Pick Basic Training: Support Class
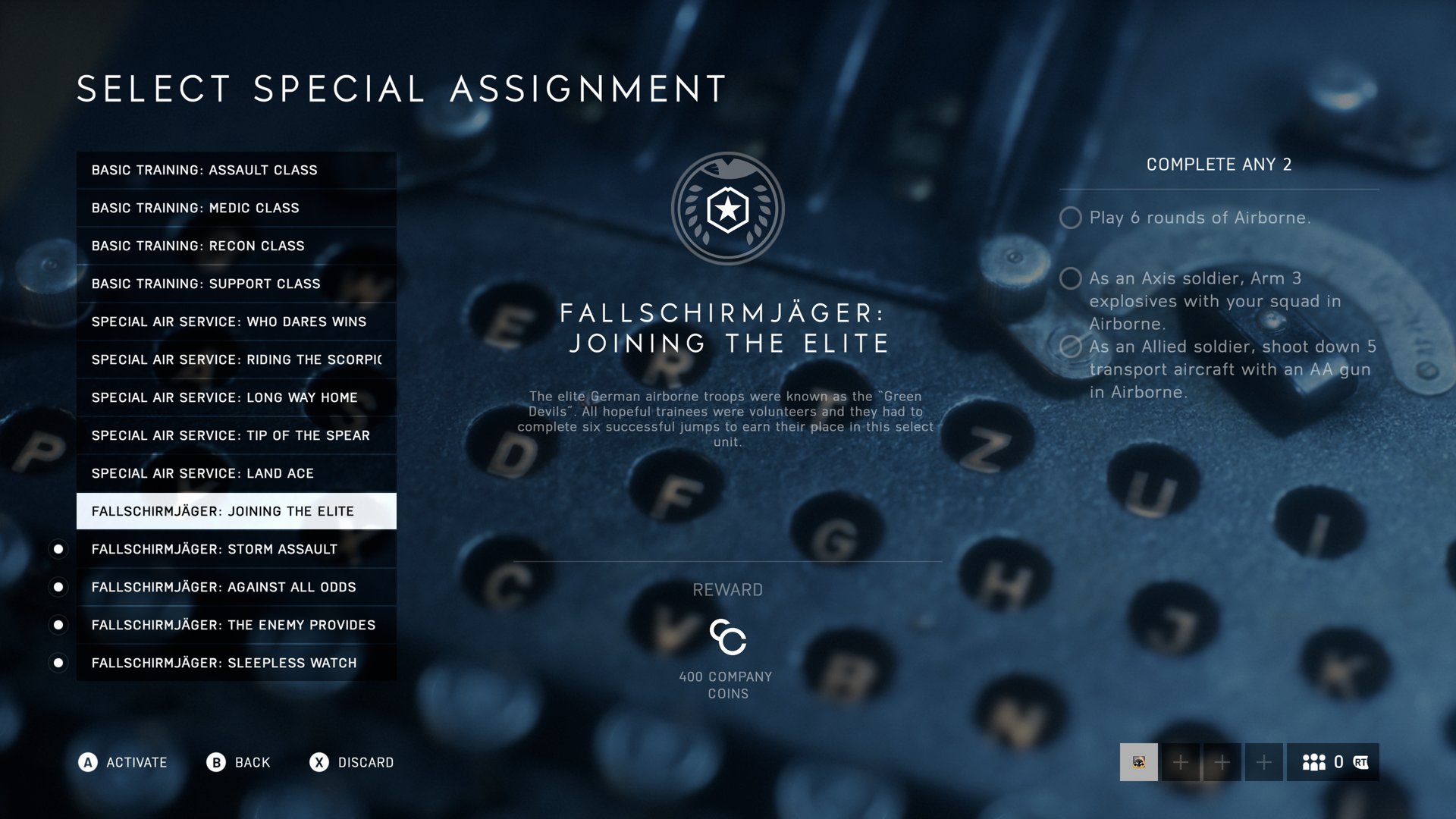The width and height of the screenshot is (1456, 819). [236, 284]
